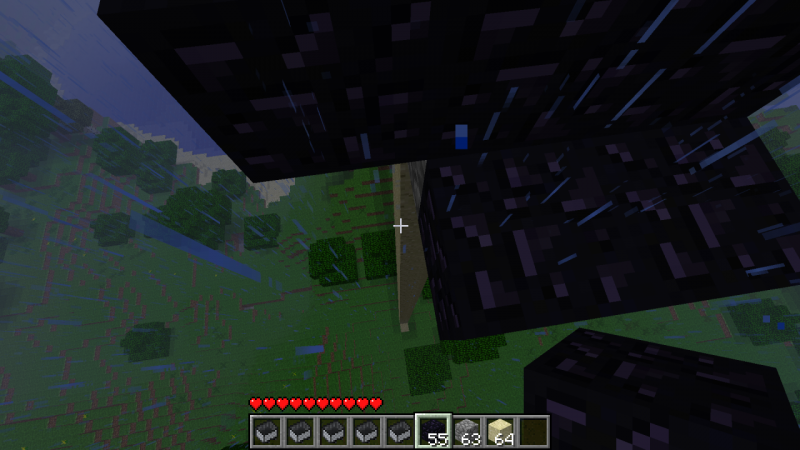This screenshot has width=800, height=450.
Task: Select the obsidian stack of 55
Action: 433,431
